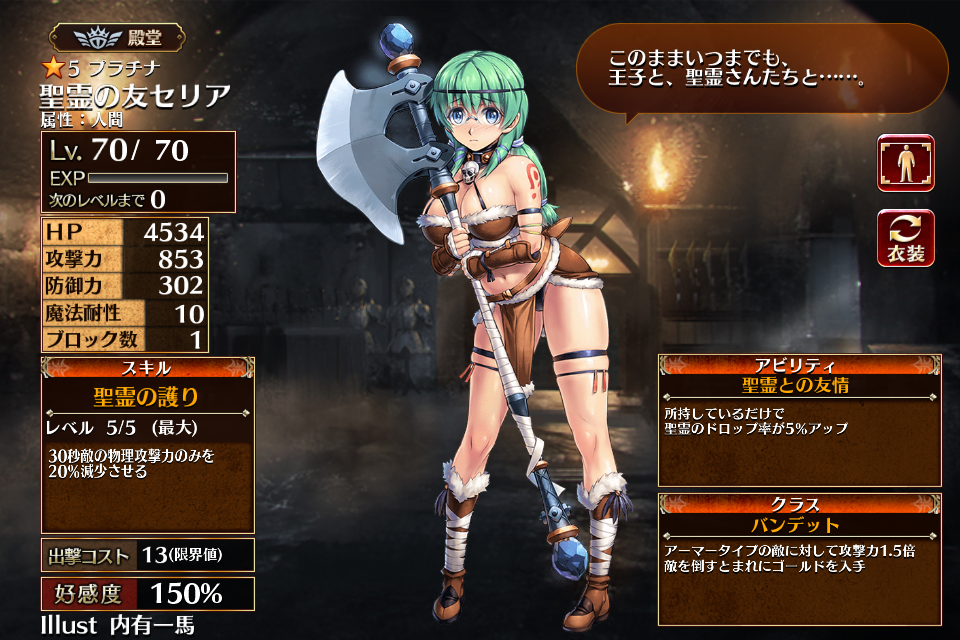The height and width of the screenshot is (640, 960).
Task: Switch outfit with the 衣装 button
Action: (x=906, y=238)
